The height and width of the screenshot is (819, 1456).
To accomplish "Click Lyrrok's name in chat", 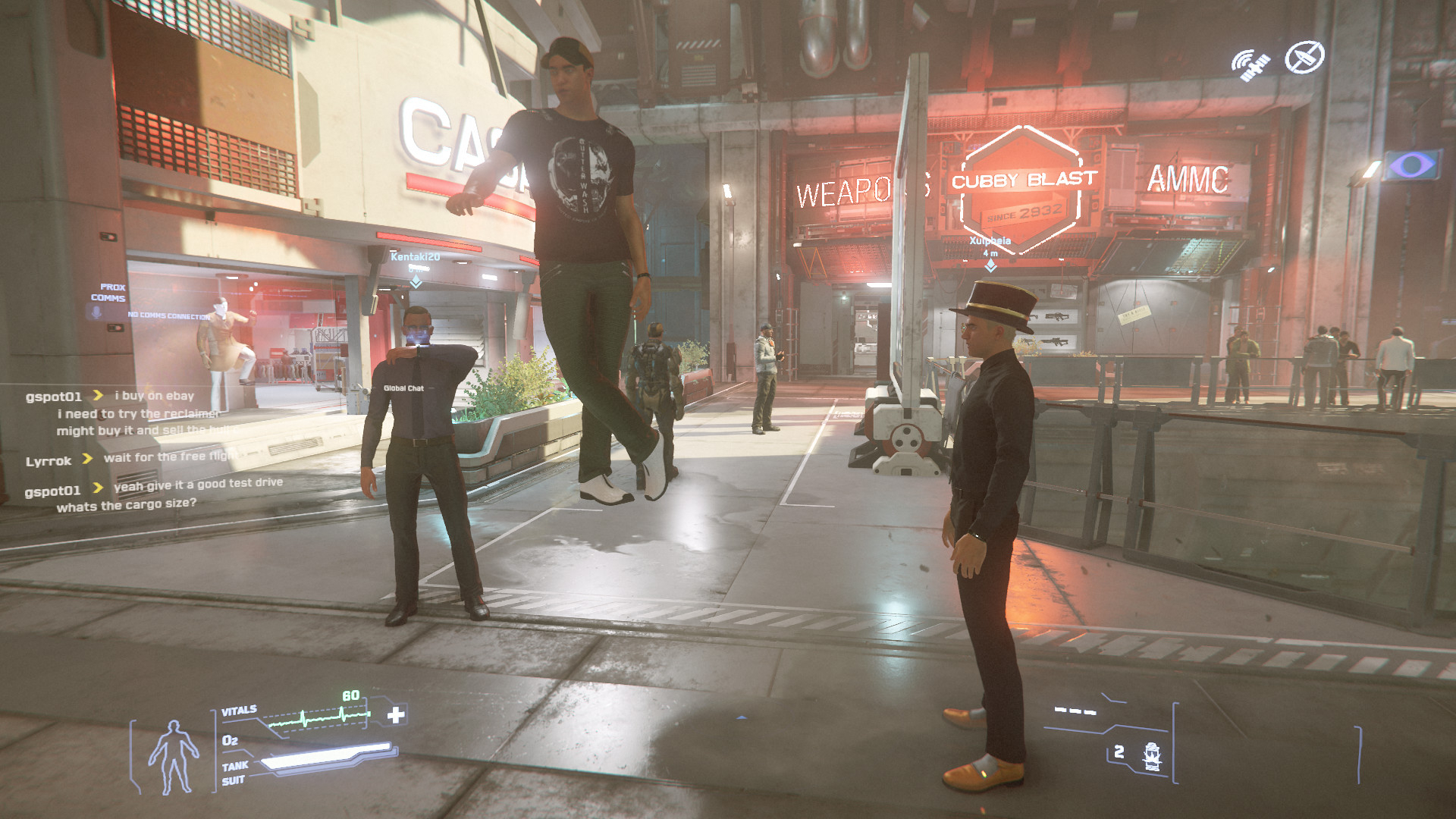I will [49, 461].
